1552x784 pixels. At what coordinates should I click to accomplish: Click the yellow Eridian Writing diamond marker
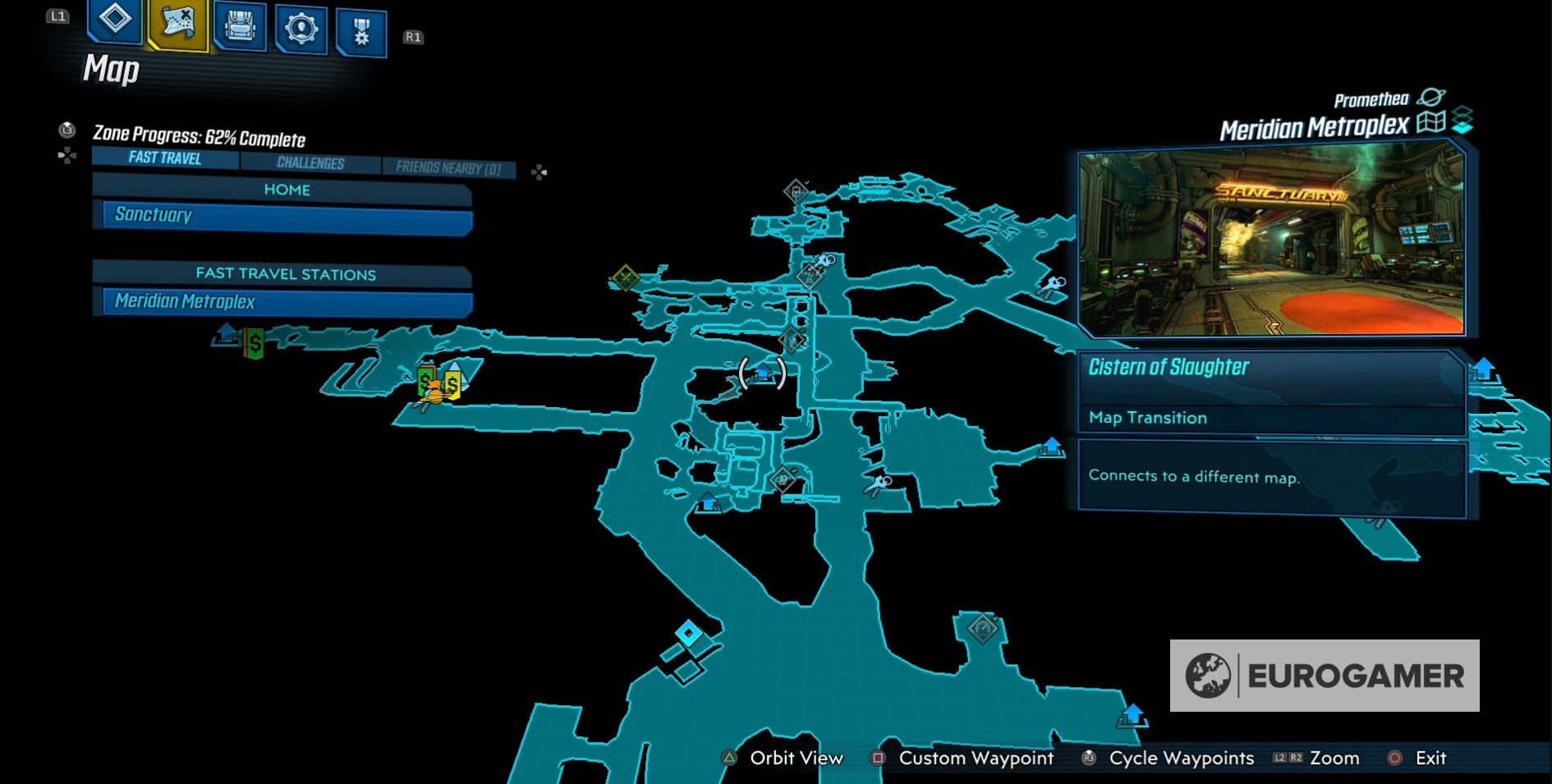pyautogui.click(x=624, y=277)
